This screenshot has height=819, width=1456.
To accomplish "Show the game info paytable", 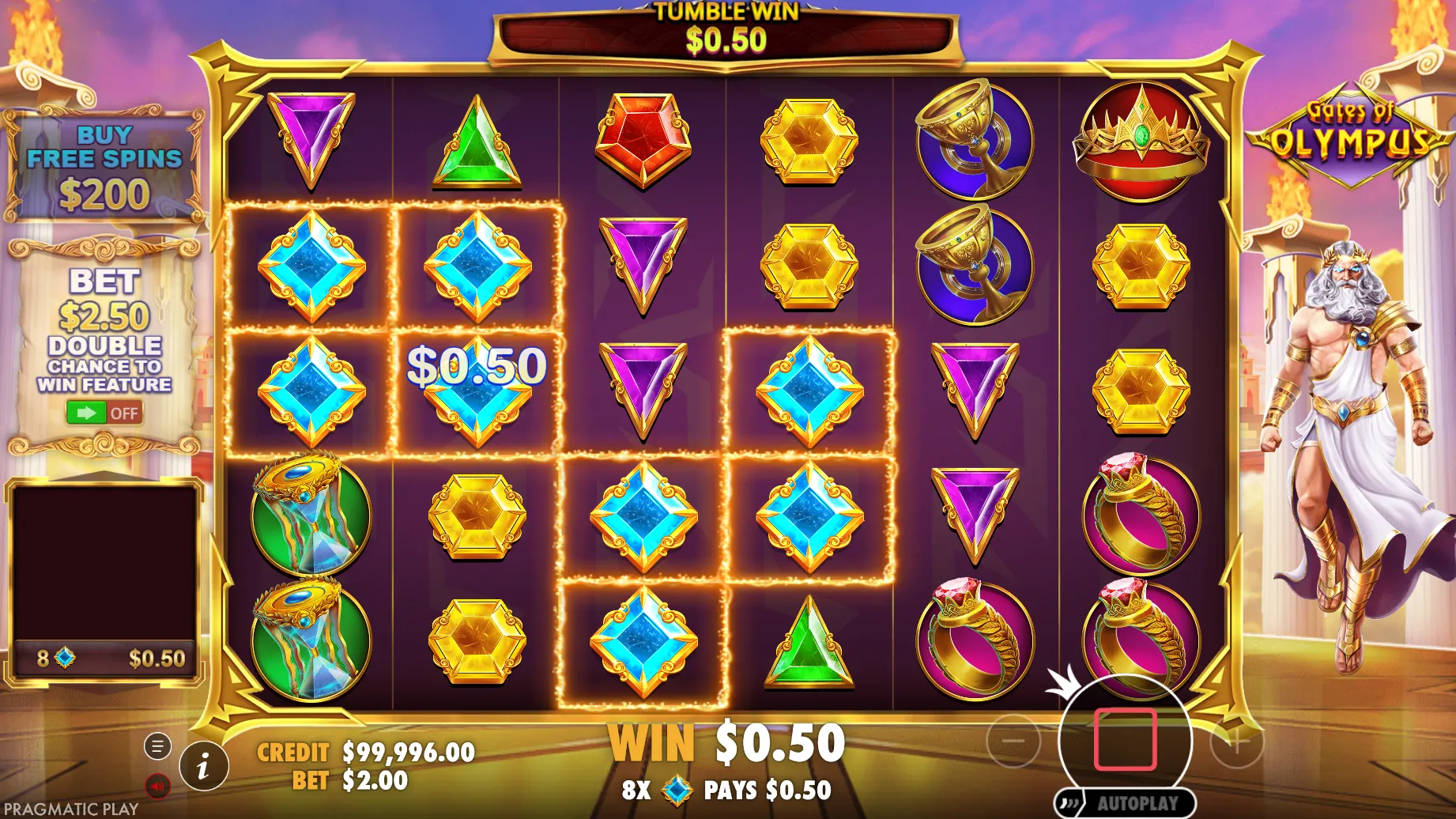I will click(204, 766).
